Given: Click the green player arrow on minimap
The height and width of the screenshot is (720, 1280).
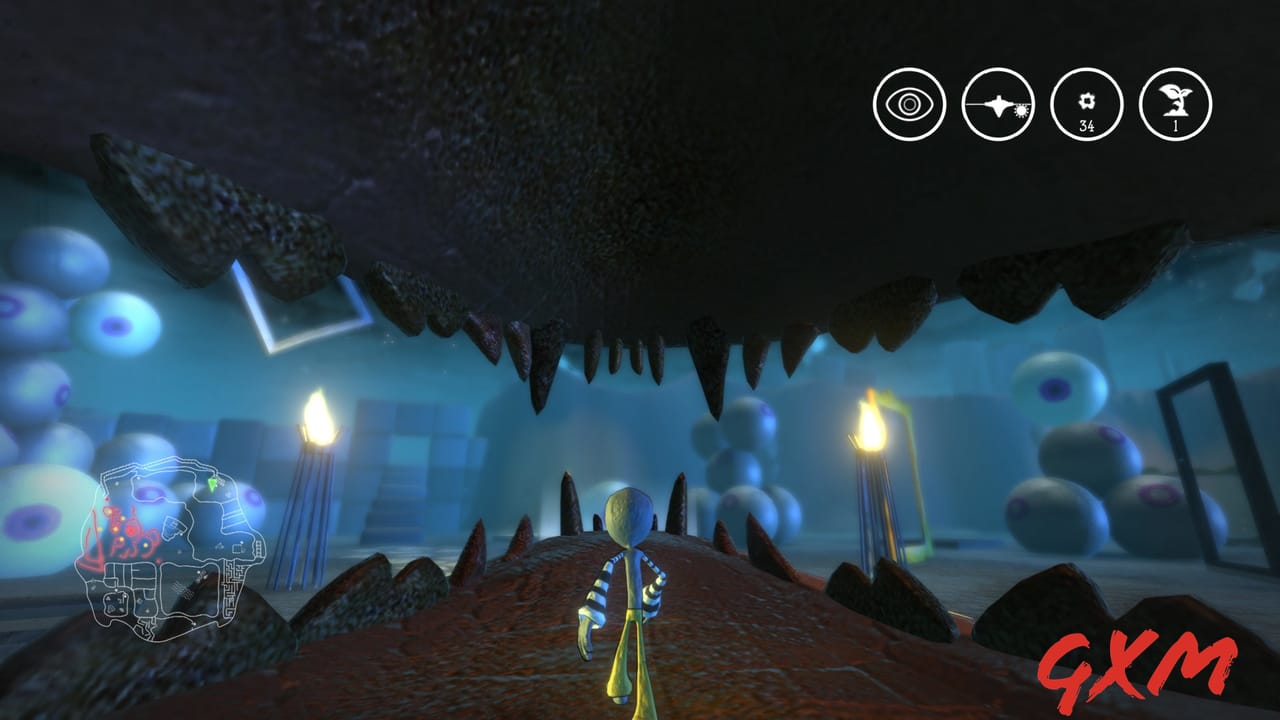Looking at the screenshot, I should click(210, 486).
